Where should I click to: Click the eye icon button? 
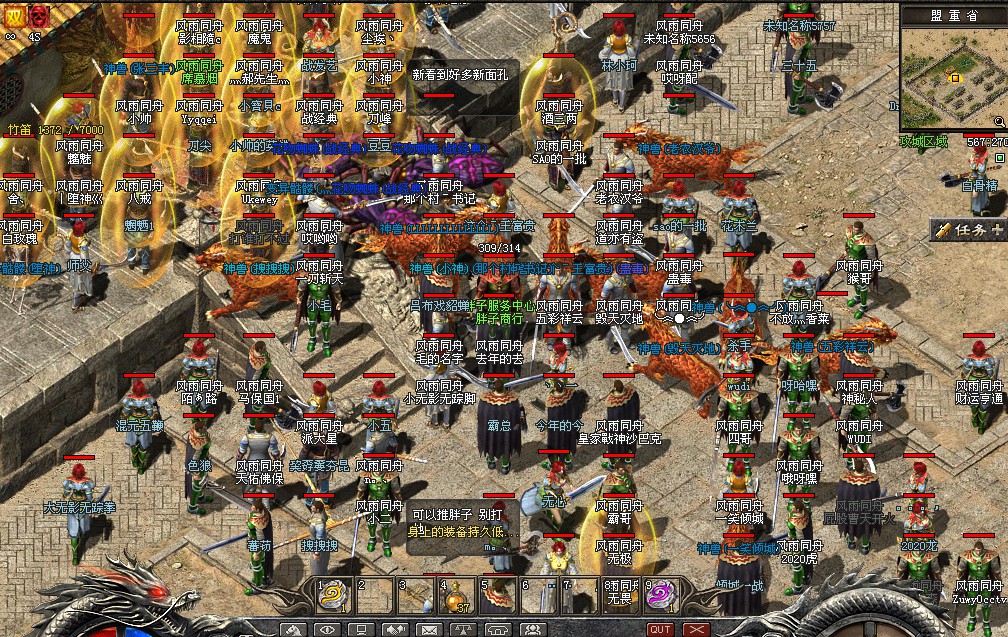click(326, 629)
